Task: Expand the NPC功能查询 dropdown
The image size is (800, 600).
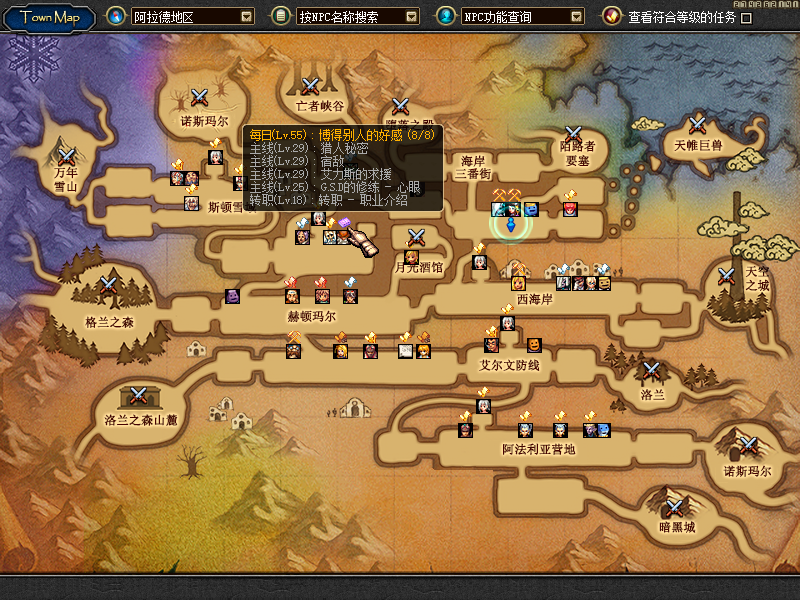Action: point(577,17)
